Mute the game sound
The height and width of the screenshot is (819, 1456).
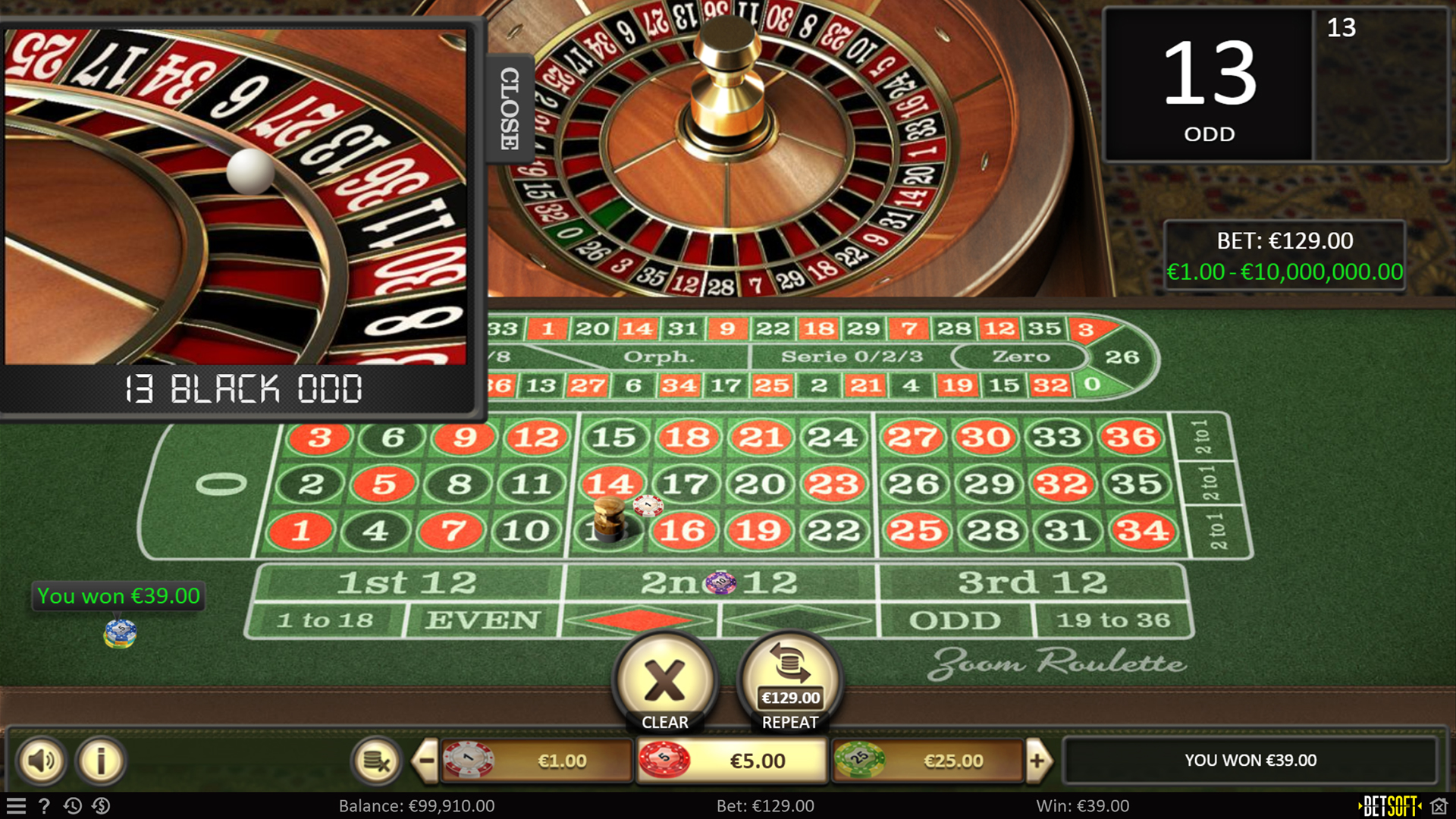(42, 761)
